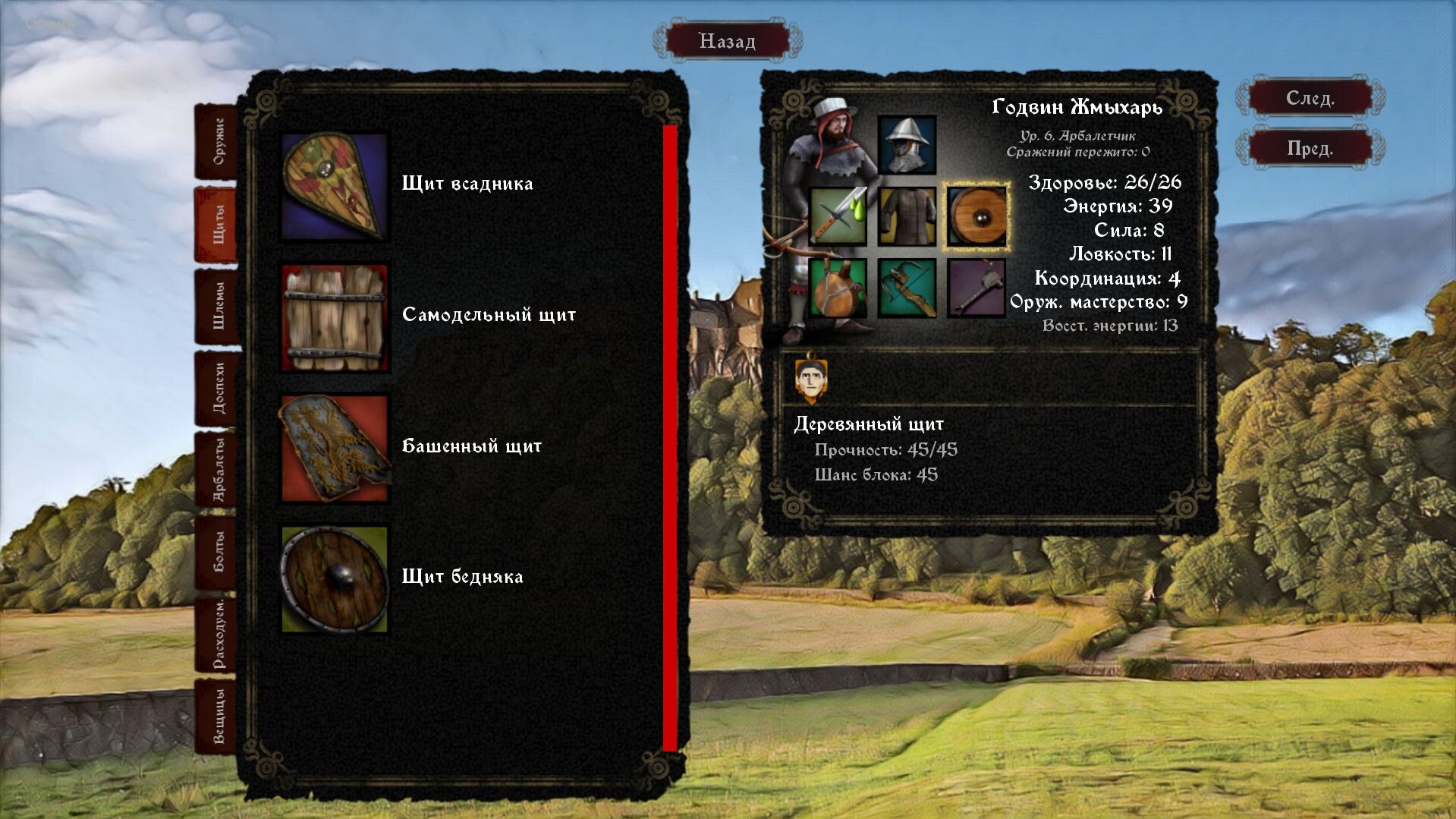Screen dimensions: 1456x819
Task: Open the Арбалеты tab
Action: [218, 470]
